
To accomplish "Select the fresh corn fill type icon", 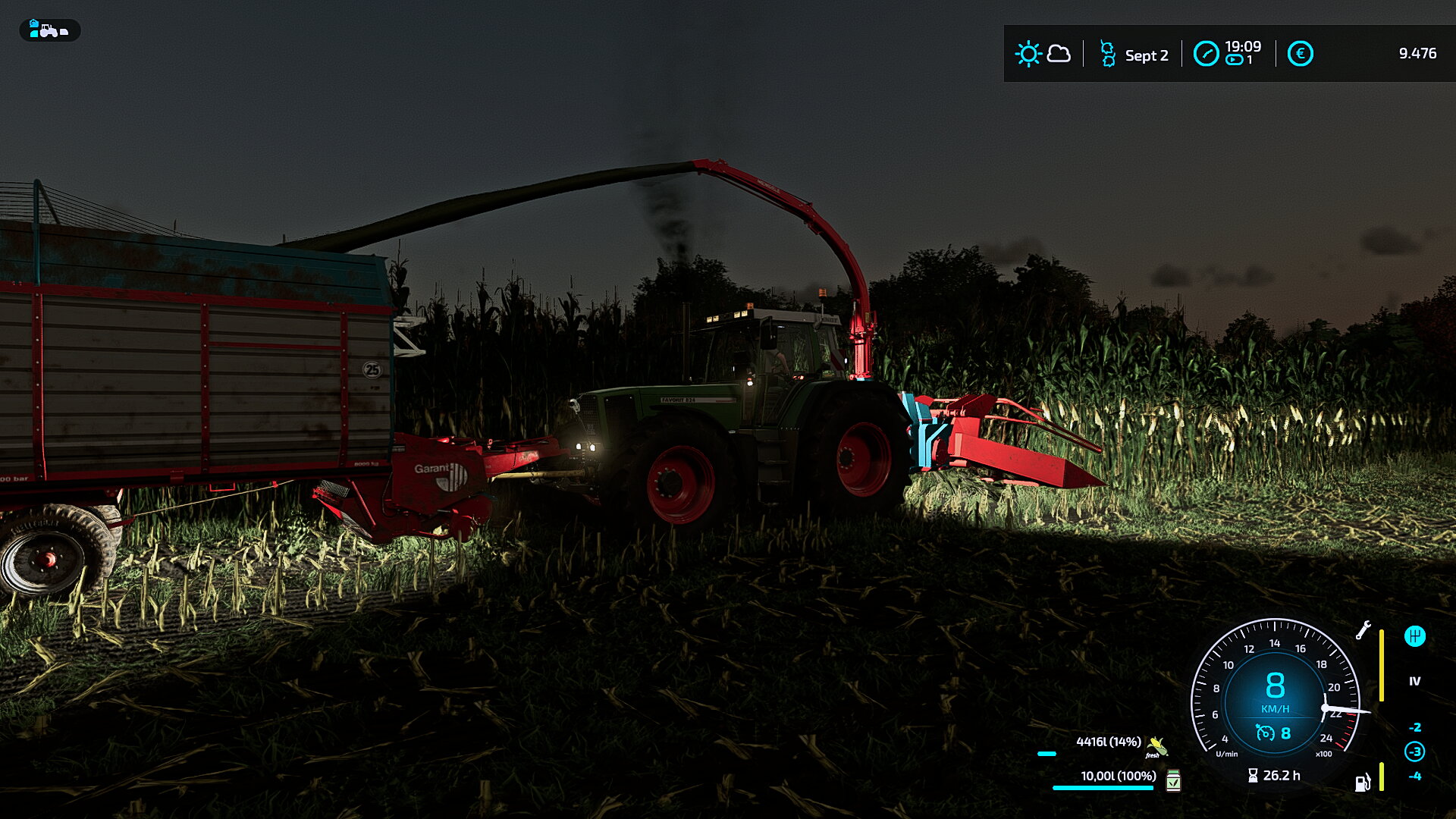I will [x=1156, y=746].
